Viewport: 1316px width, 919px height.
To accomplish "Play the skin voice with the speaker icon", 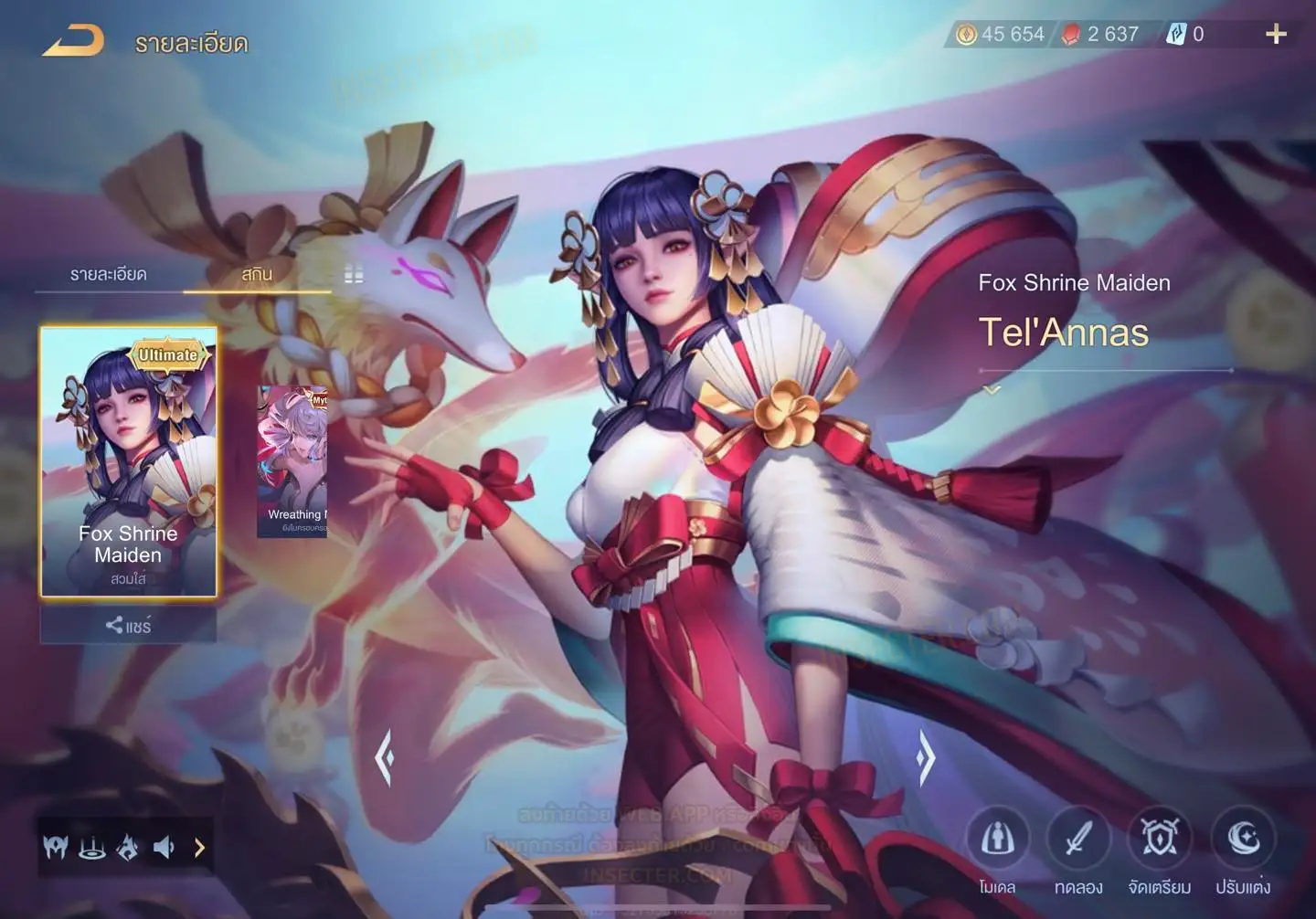I will click(164, 848).
